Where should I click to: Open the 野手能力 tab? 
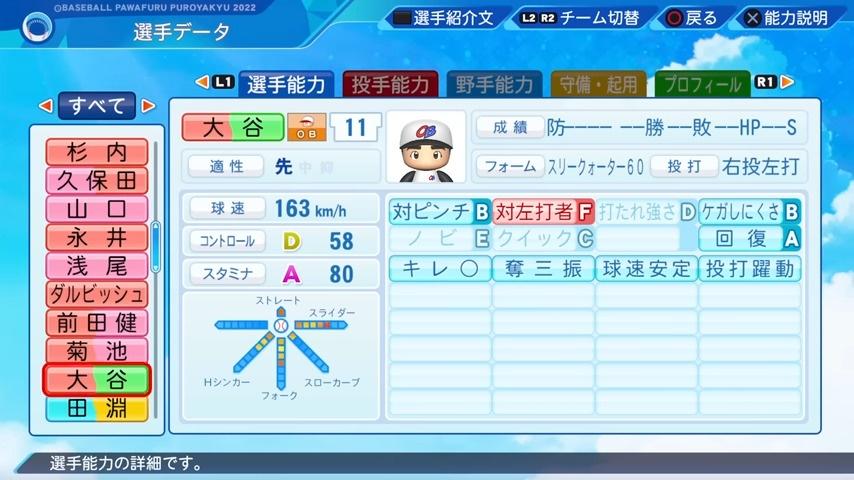tap(493, 85)
